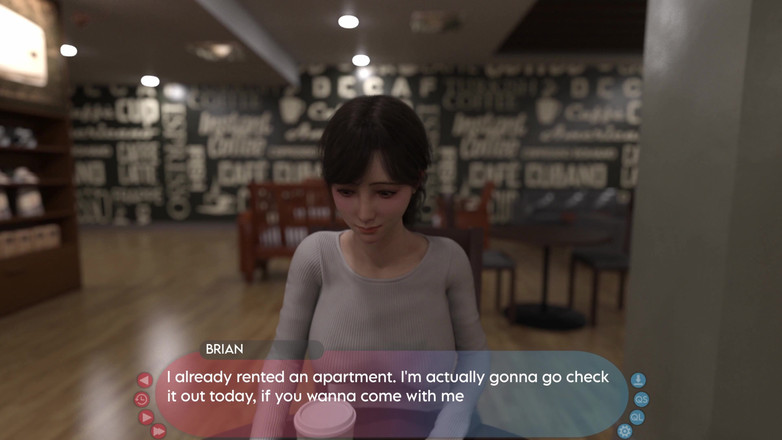Viewport: 782px width, 440px height.
Task: Open settings with the gear icon
Action: point(625,431)
